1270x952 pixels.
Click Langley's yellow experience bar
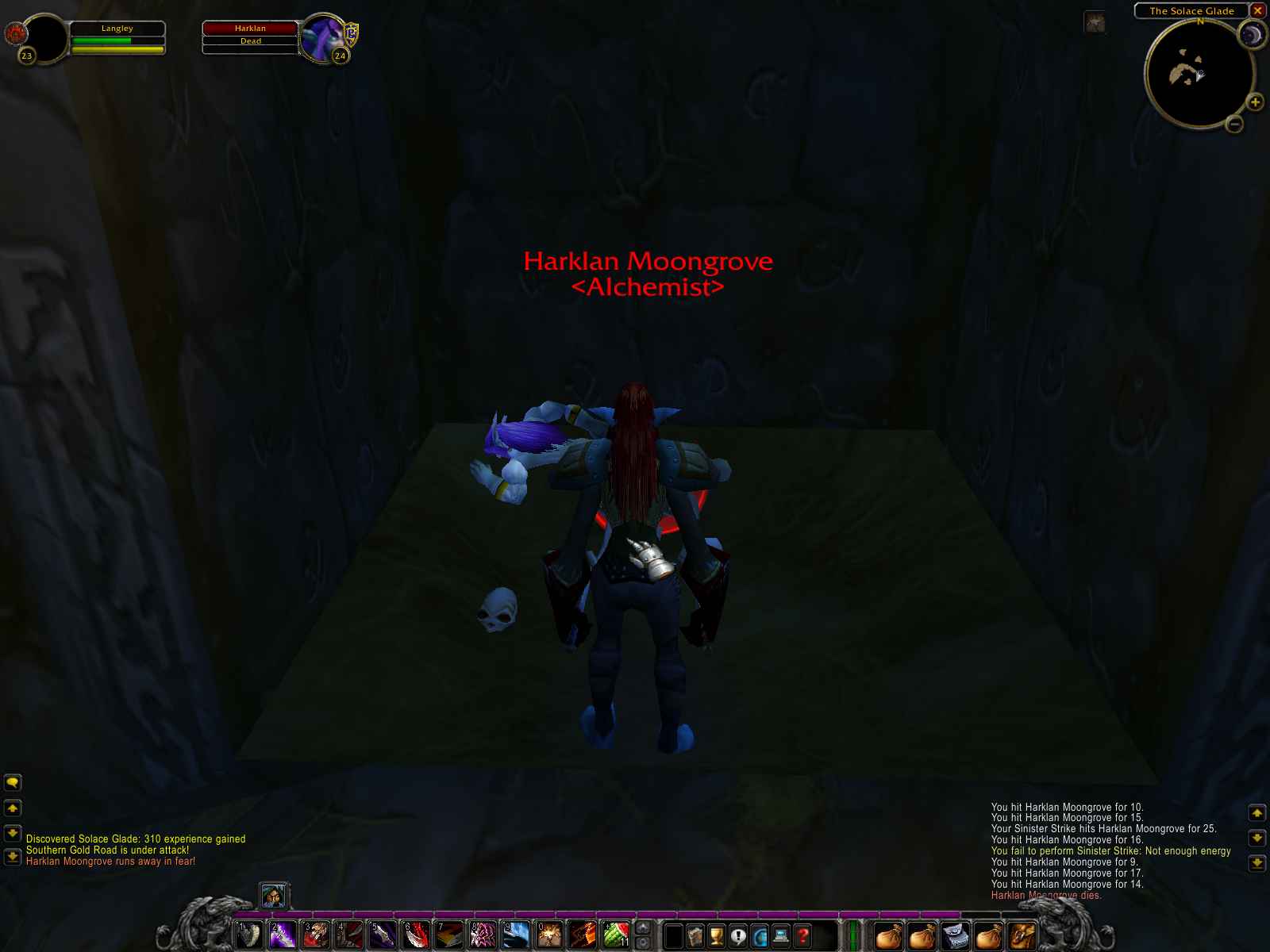pyautogui.click(x=117, y=50)
